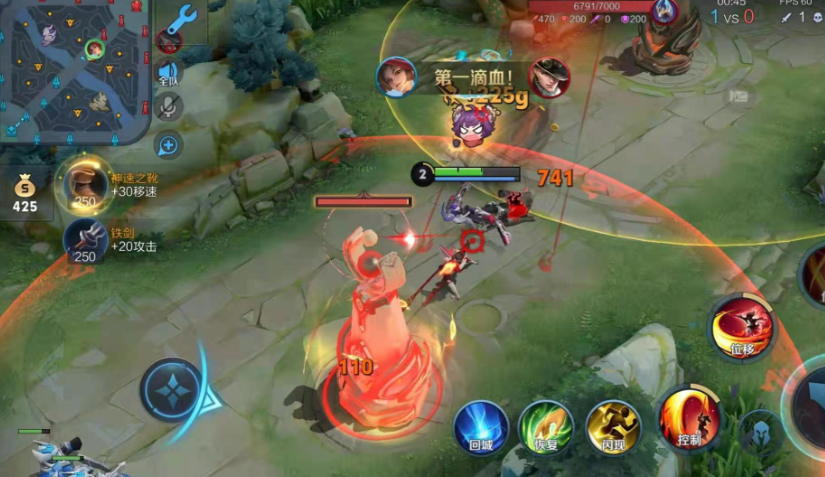Toggle the muted microphone icon
Viewport: 825px width, 477px height.
coord(169,107)
